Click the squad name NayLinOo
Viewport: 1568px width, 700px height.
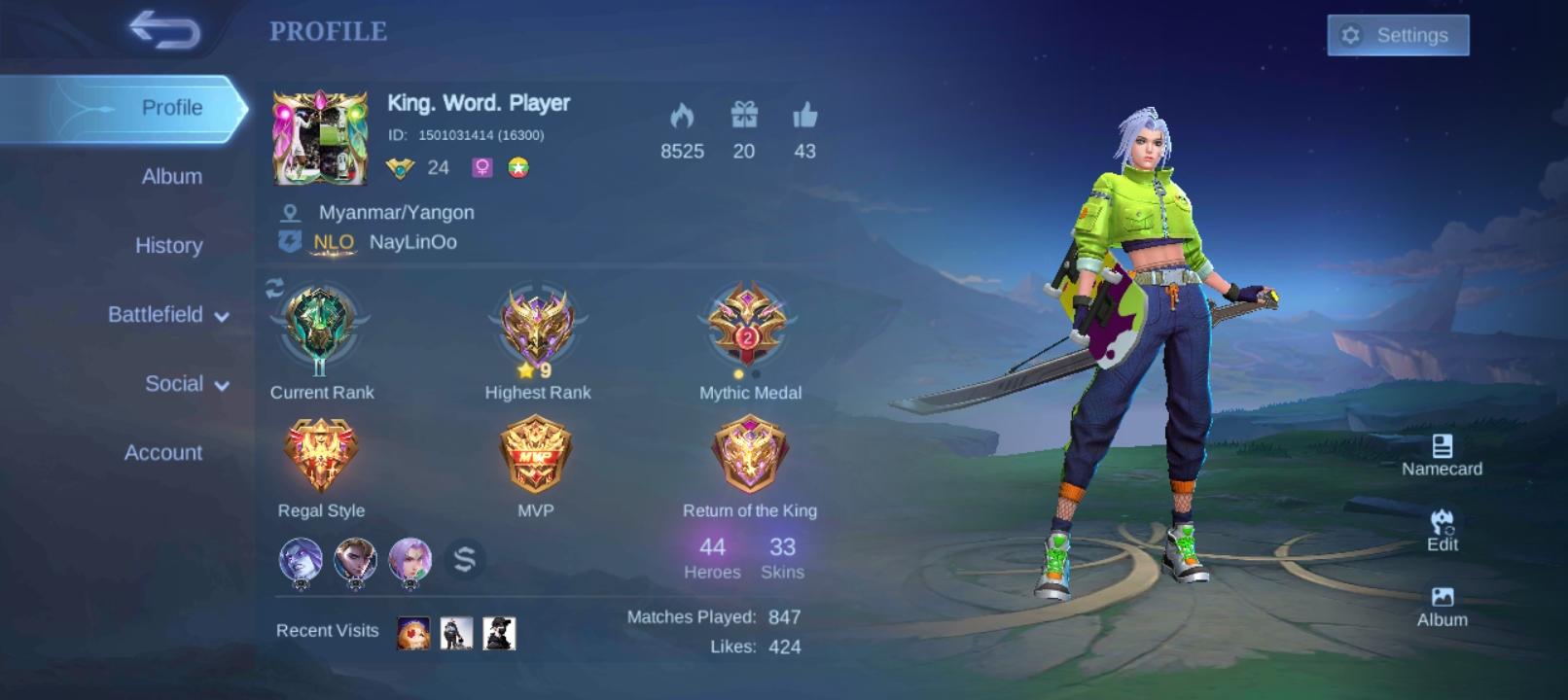(412, 242)
